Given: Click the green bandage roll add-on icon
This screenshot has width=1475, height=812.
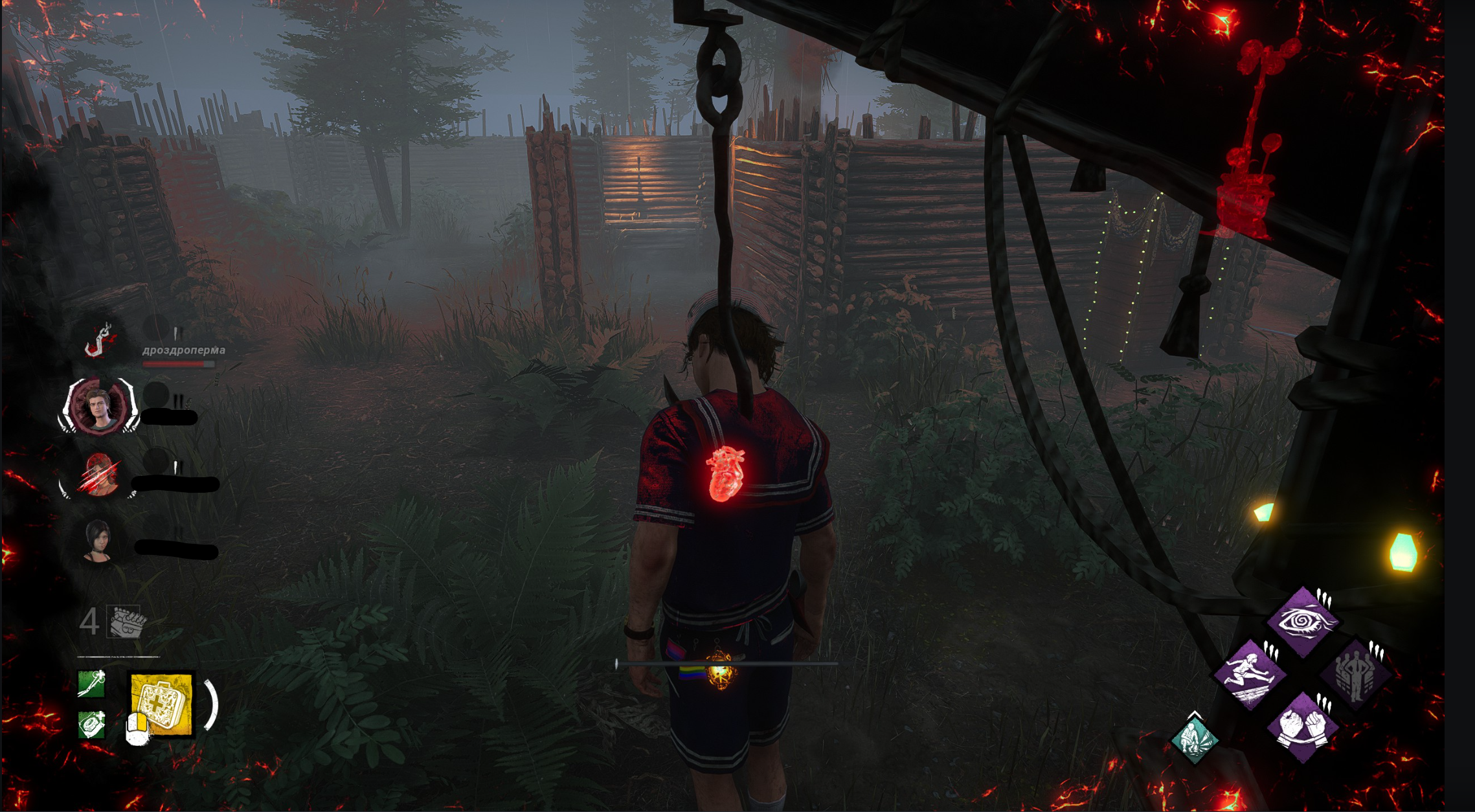Looking at the screenshot, I should (91, 725).
